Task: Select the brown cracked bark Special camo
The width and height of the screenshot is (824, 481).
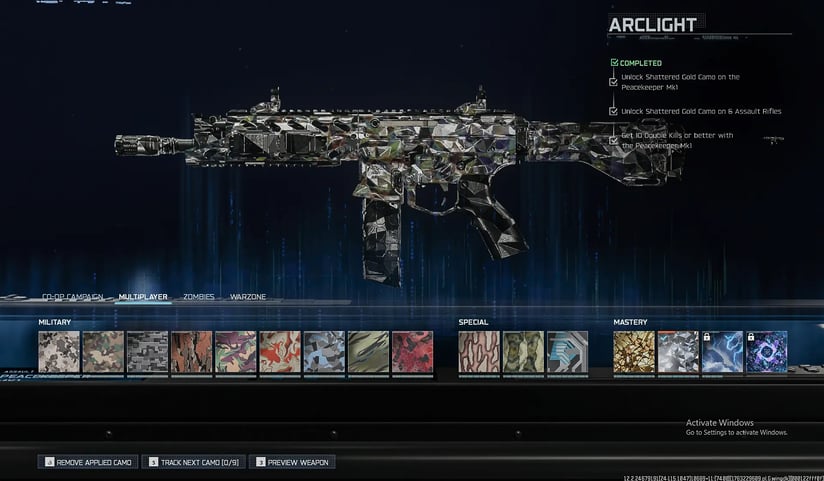Action: click(479, 352)
